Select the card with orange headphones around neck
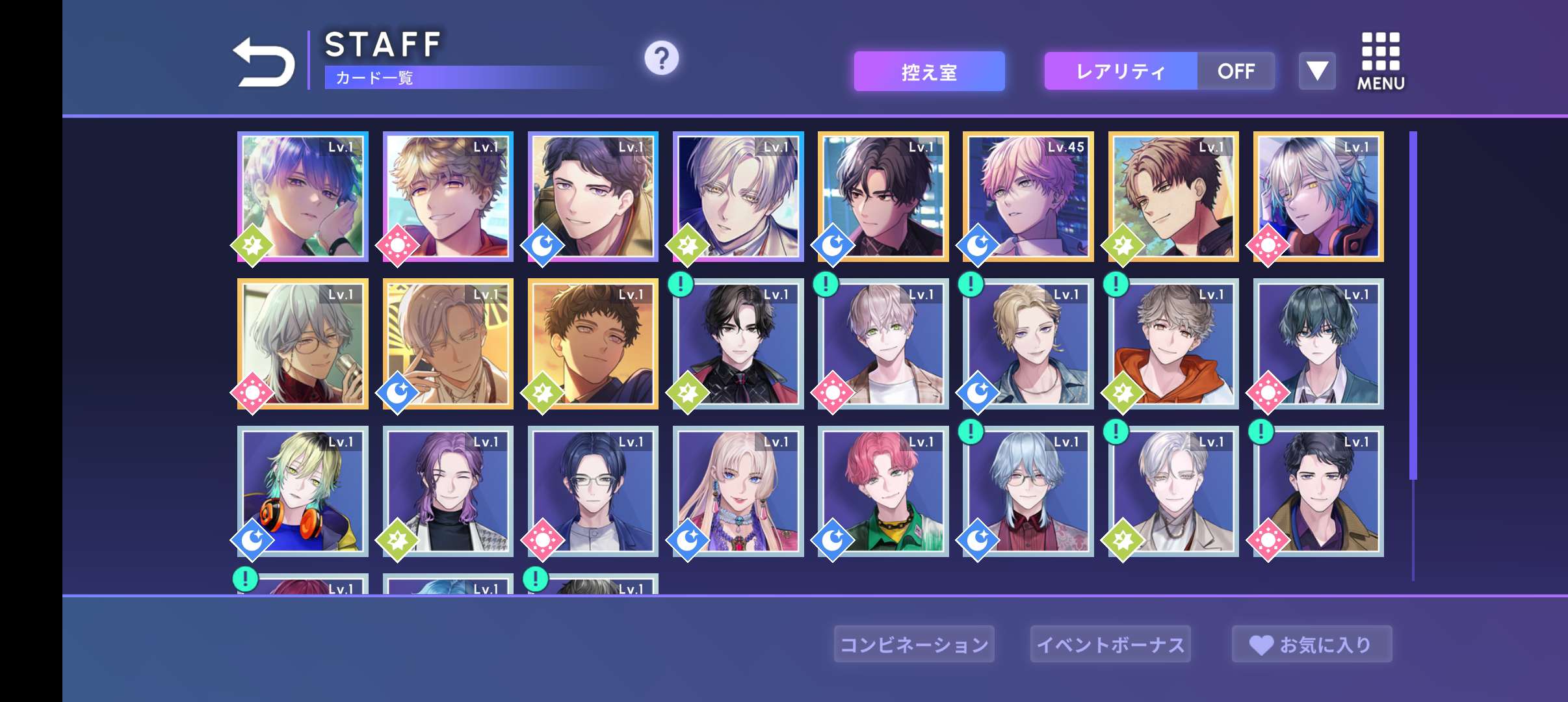This screenshot has height=702, width=1568. pos(303,491)
